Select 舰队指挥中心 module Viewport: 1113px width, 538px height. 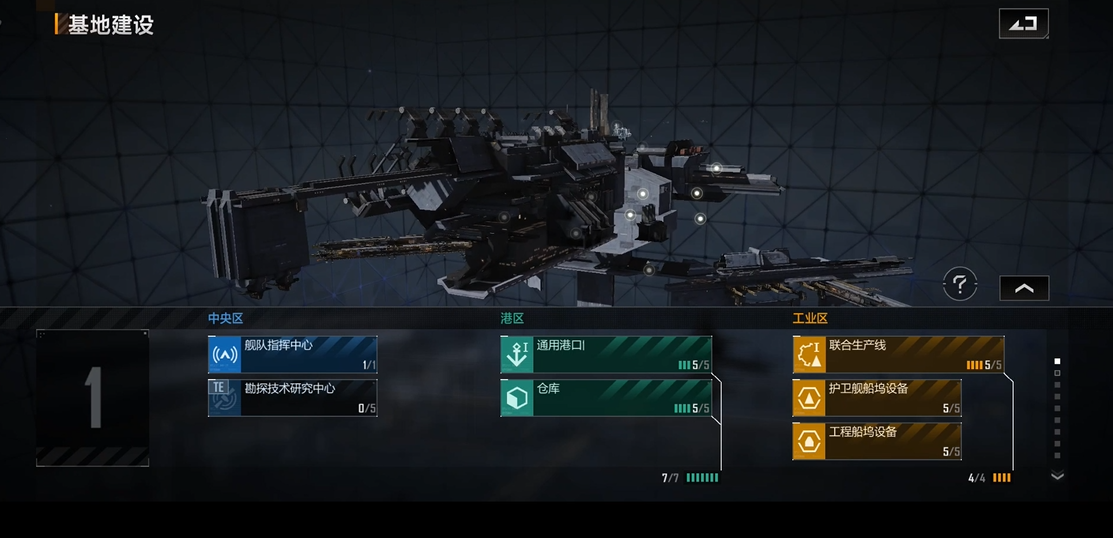292,354
